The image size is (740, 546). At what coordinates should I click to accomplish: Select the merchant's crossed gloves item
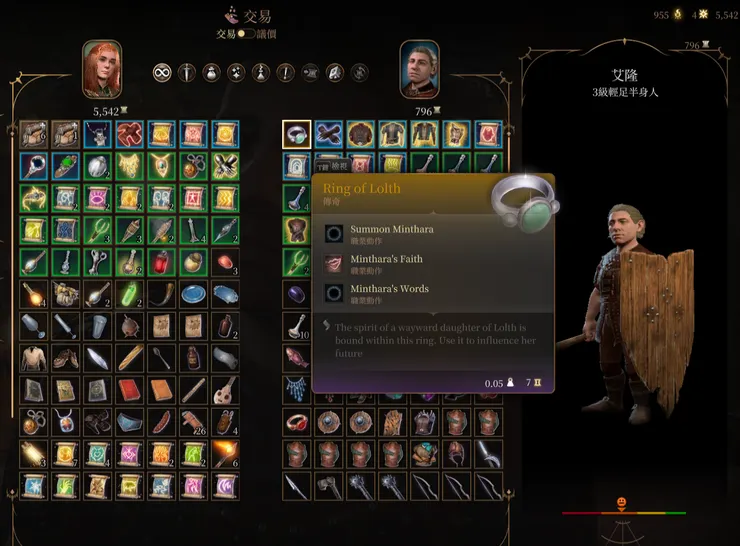tap(328, 134)
